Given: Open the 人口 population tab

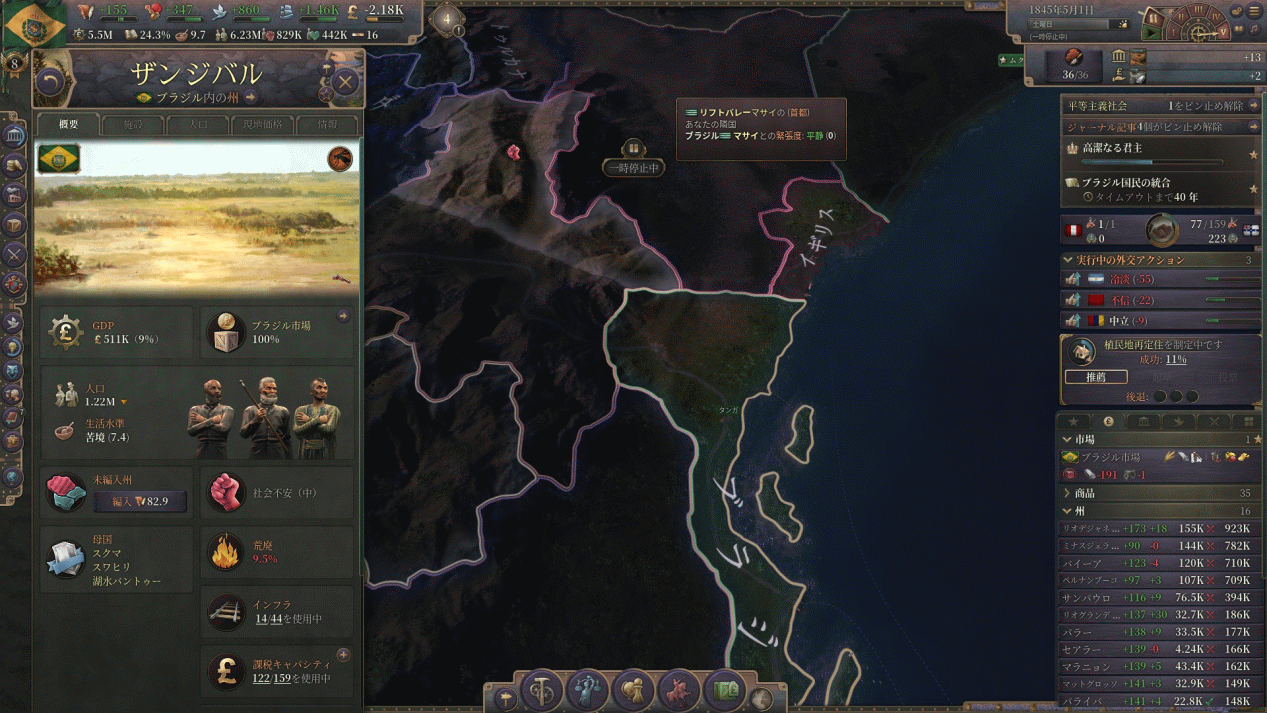Looking at the screenshot, I should (198, 125).
